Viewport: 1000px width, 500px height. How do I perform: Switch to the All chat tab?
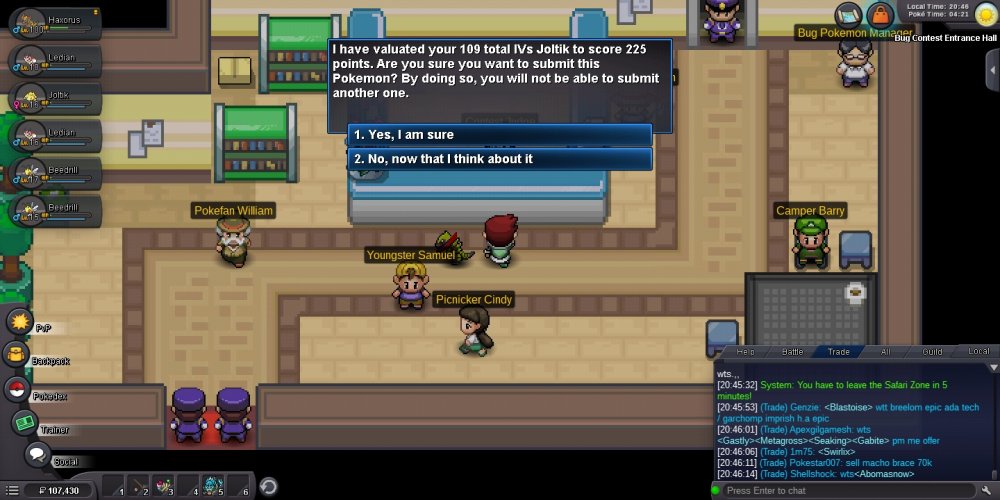point(885,352)
